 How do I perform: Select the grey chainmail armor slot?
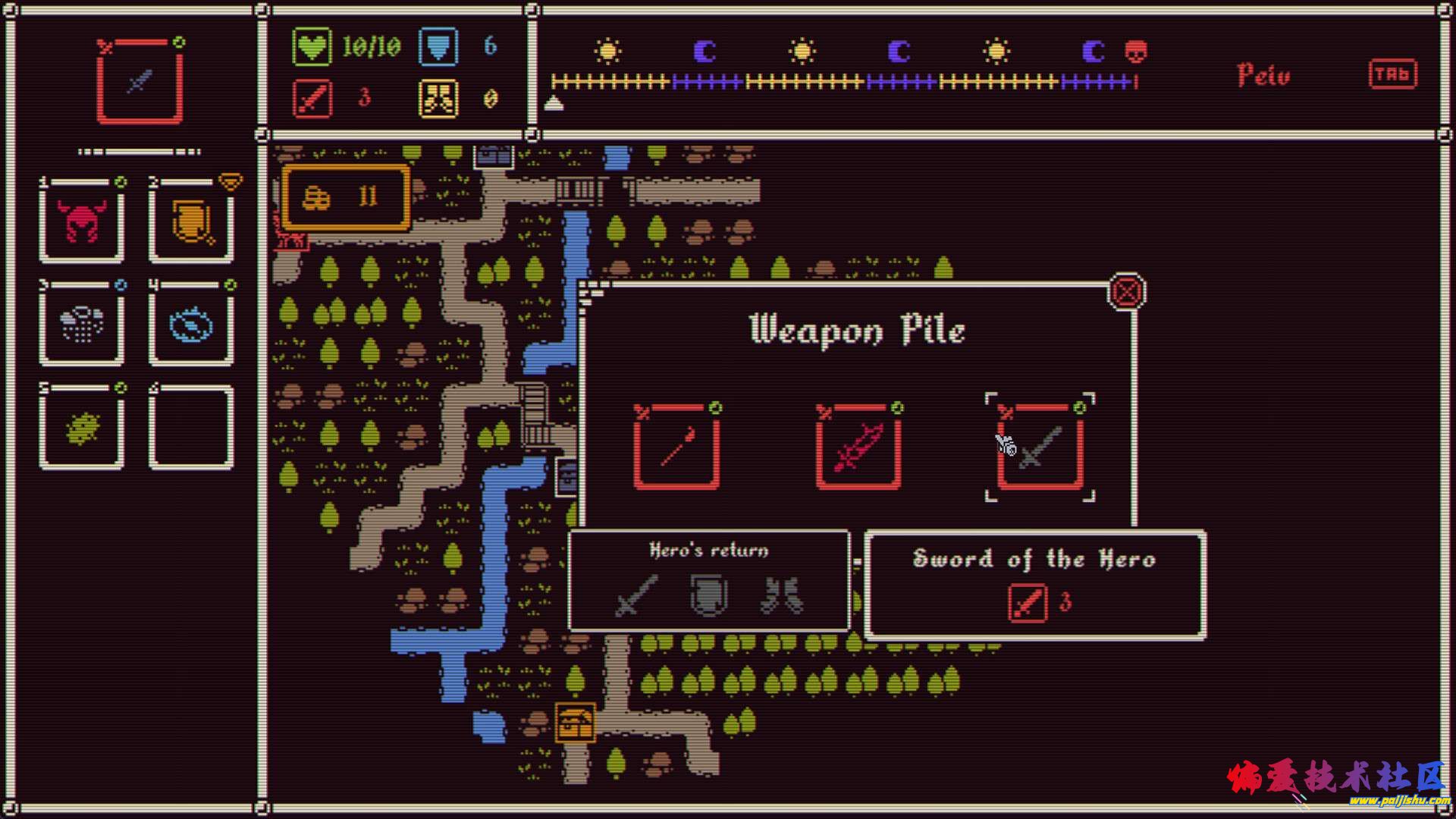[82, 325]
